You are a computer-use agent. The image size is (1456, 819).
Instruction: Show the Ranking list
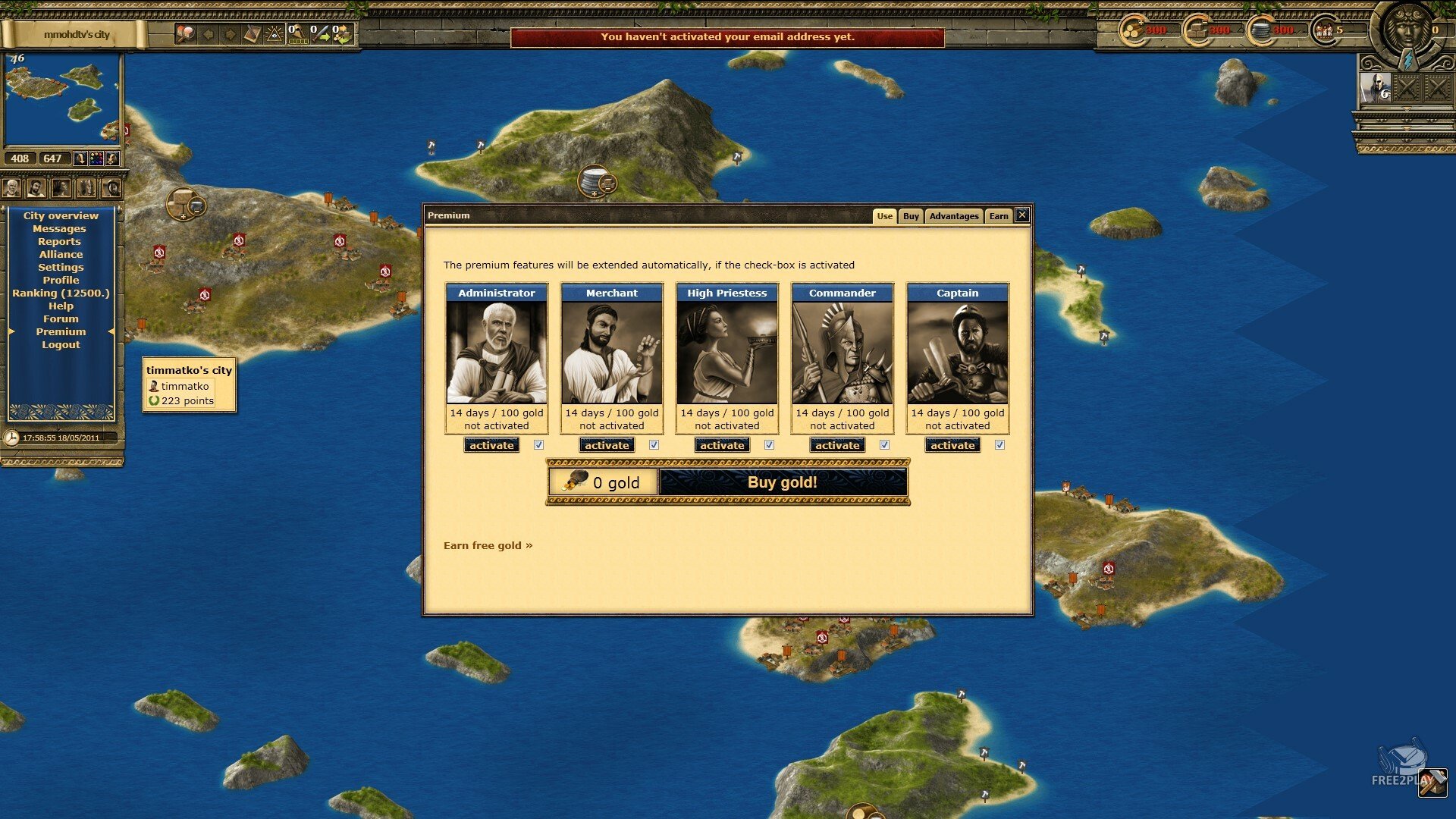(61, 293)
